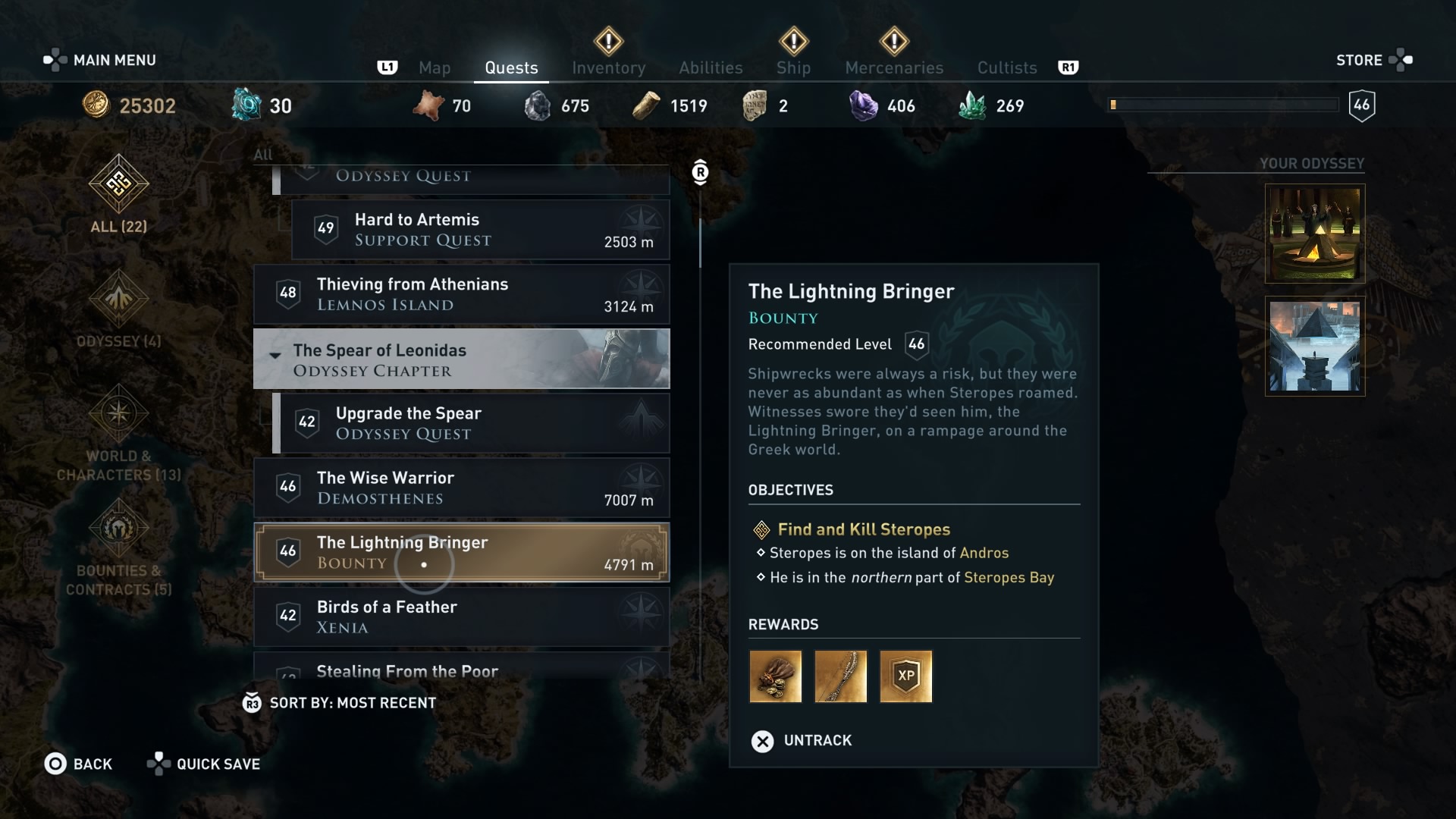
Task: Click the Ancient Tablets resource icon
Action: pos(754,105)
